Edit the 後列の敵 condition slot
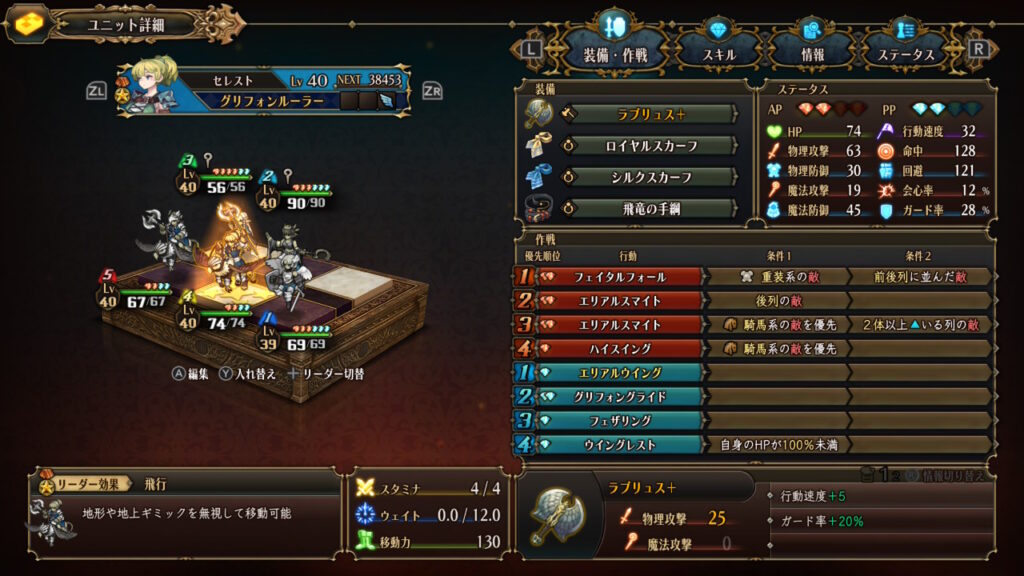1024x576 pixels. [776, 300]
